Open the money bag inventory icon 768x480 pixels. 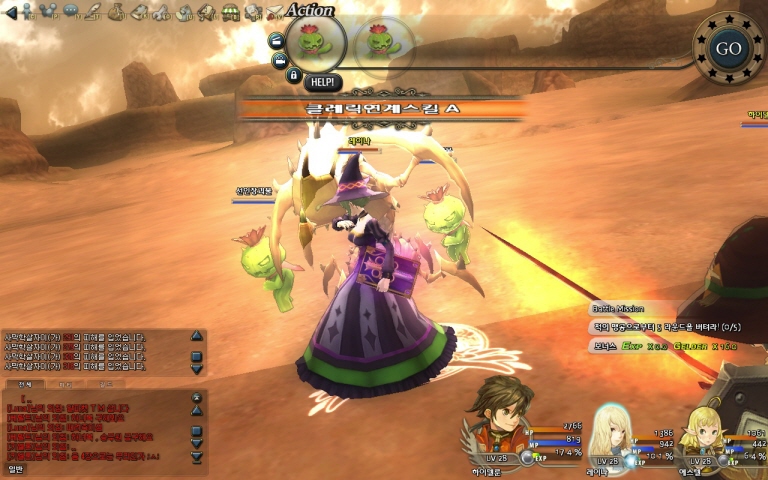pyautogui.click(x=116, y=12)
